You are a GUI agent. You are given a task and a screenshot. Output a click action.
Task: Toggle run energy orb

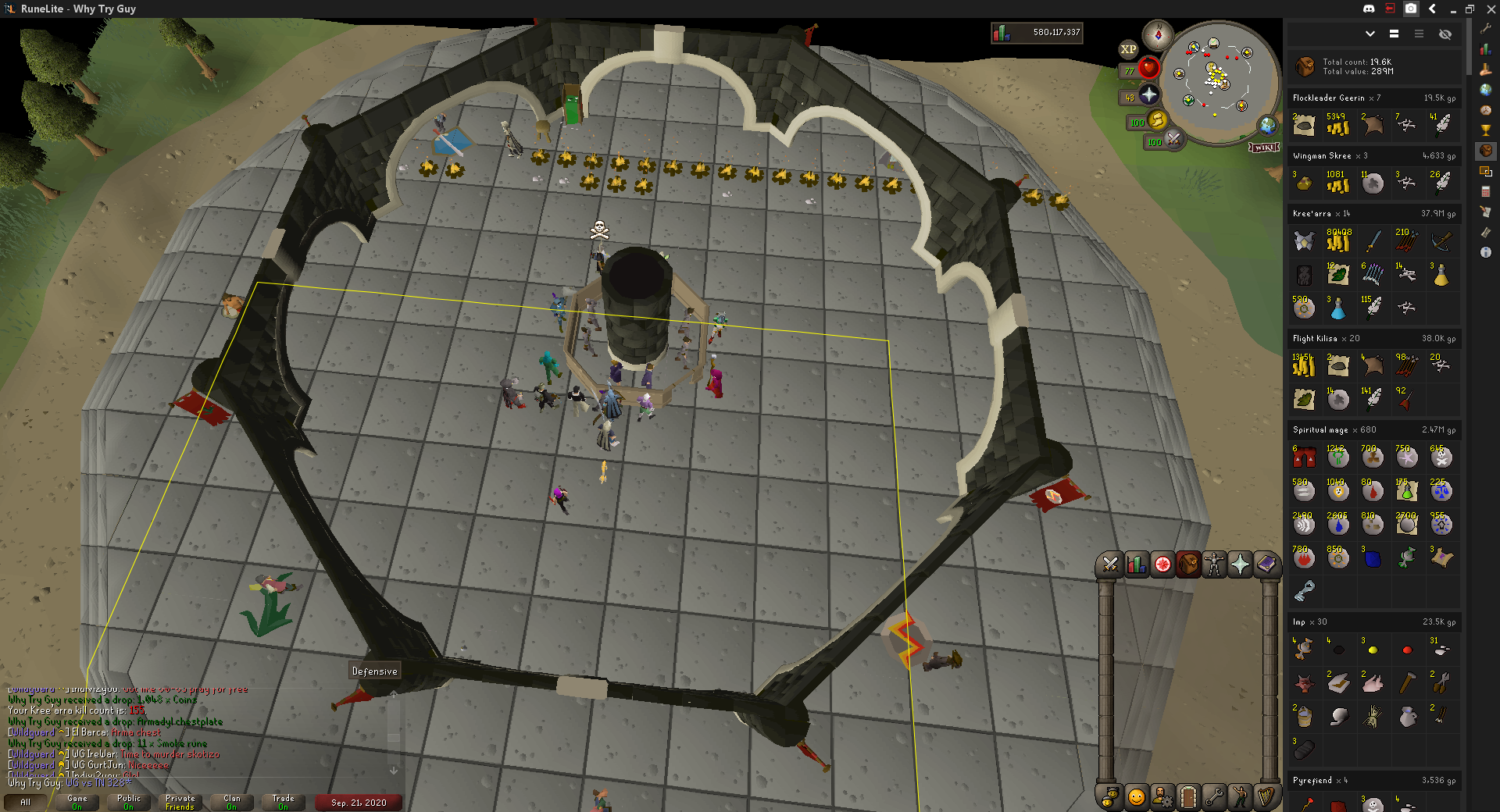(x=1157, y=120)
